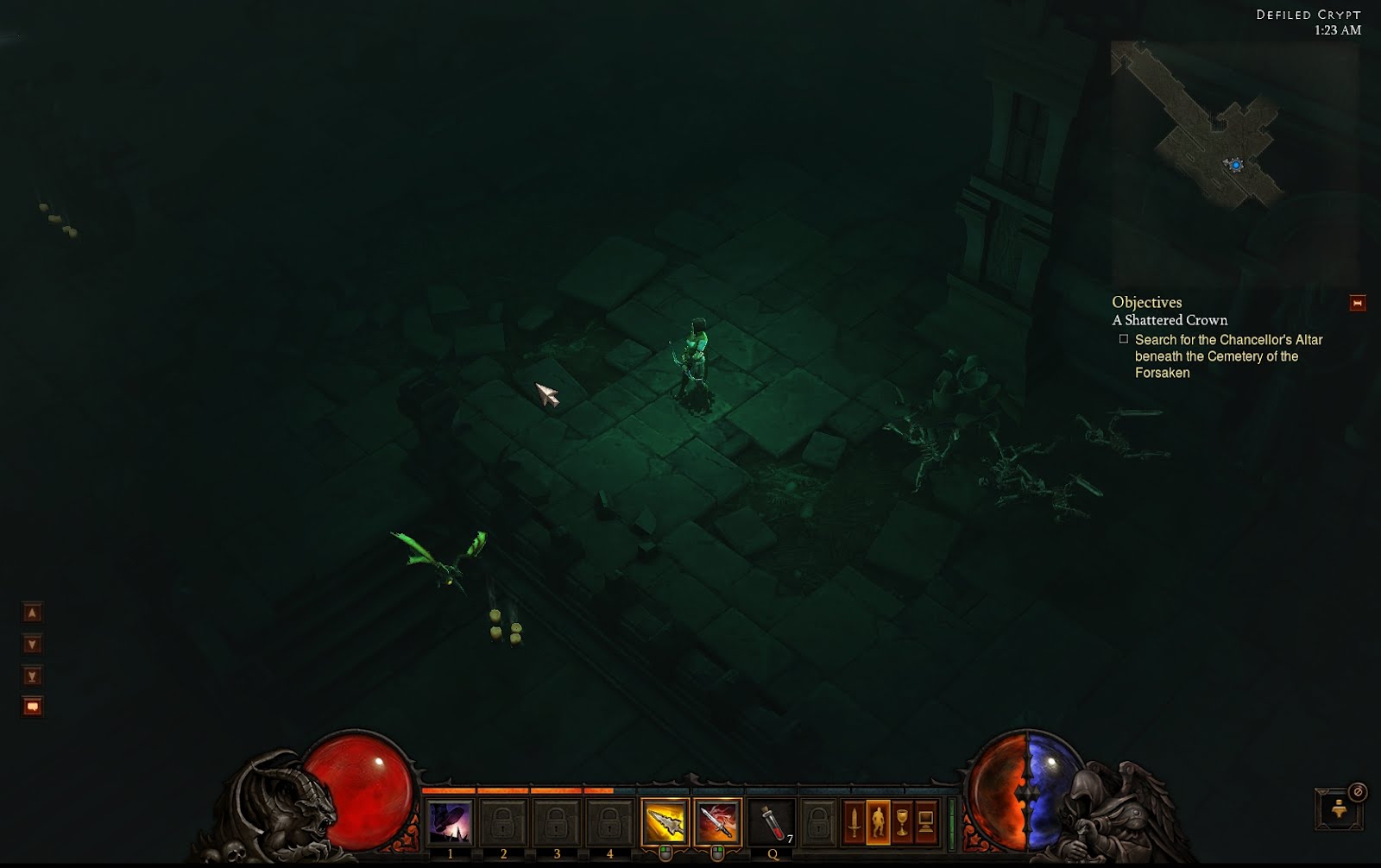Select the Impale skill on right mouse slot
1381x868 pixels.
(x=718, y=821)
